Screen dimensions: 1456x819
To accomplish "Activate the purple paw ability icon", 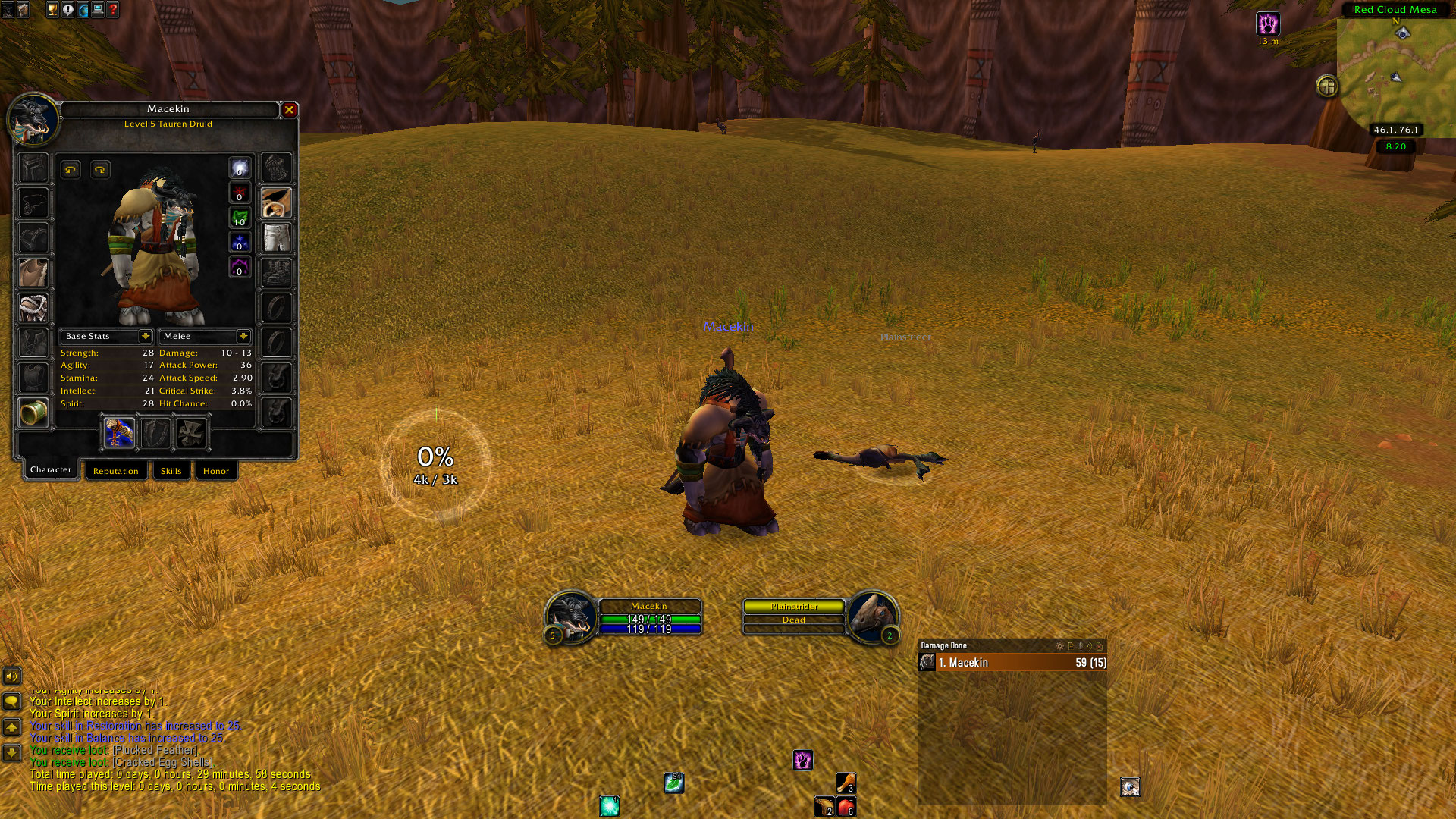I will pos(803,760).
